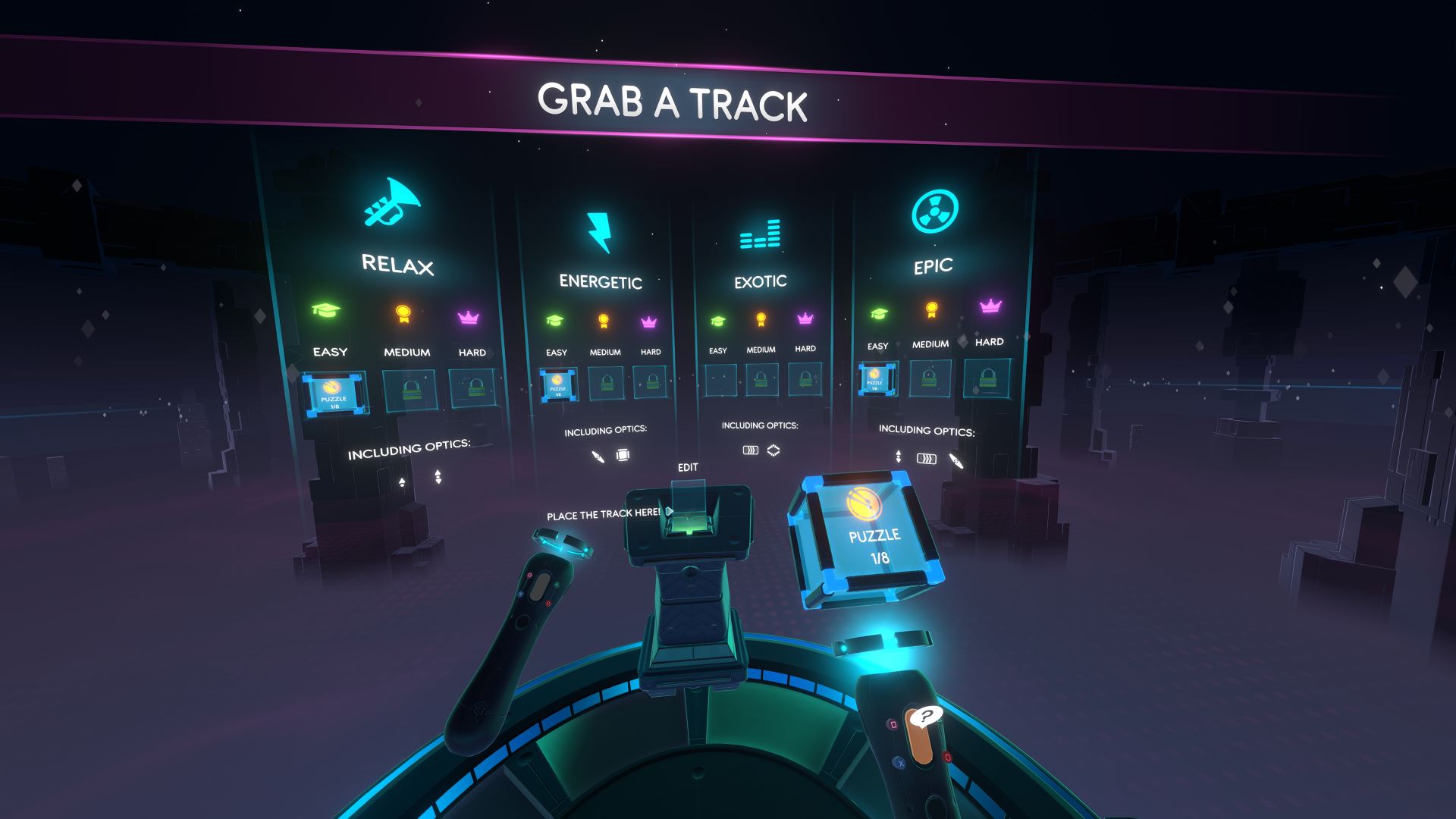Image resolution: width=1456 pixels, height=819 pixels.
Task: Select the locked Relax Medium track
Action: tap(409, 391)
